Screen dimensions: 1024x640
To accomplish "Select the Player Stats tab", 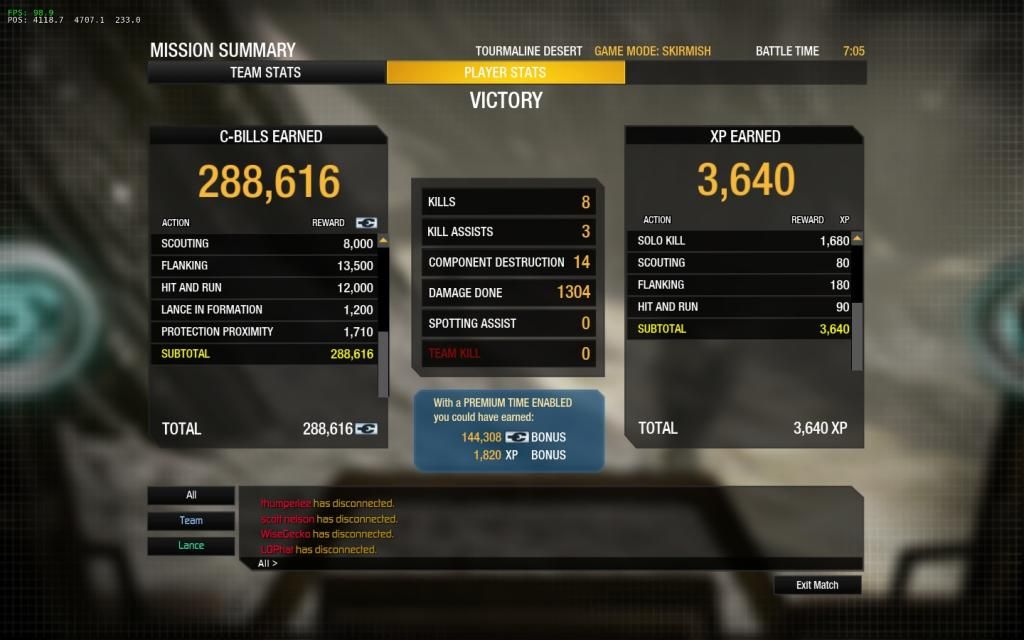I will click(505, 72).
